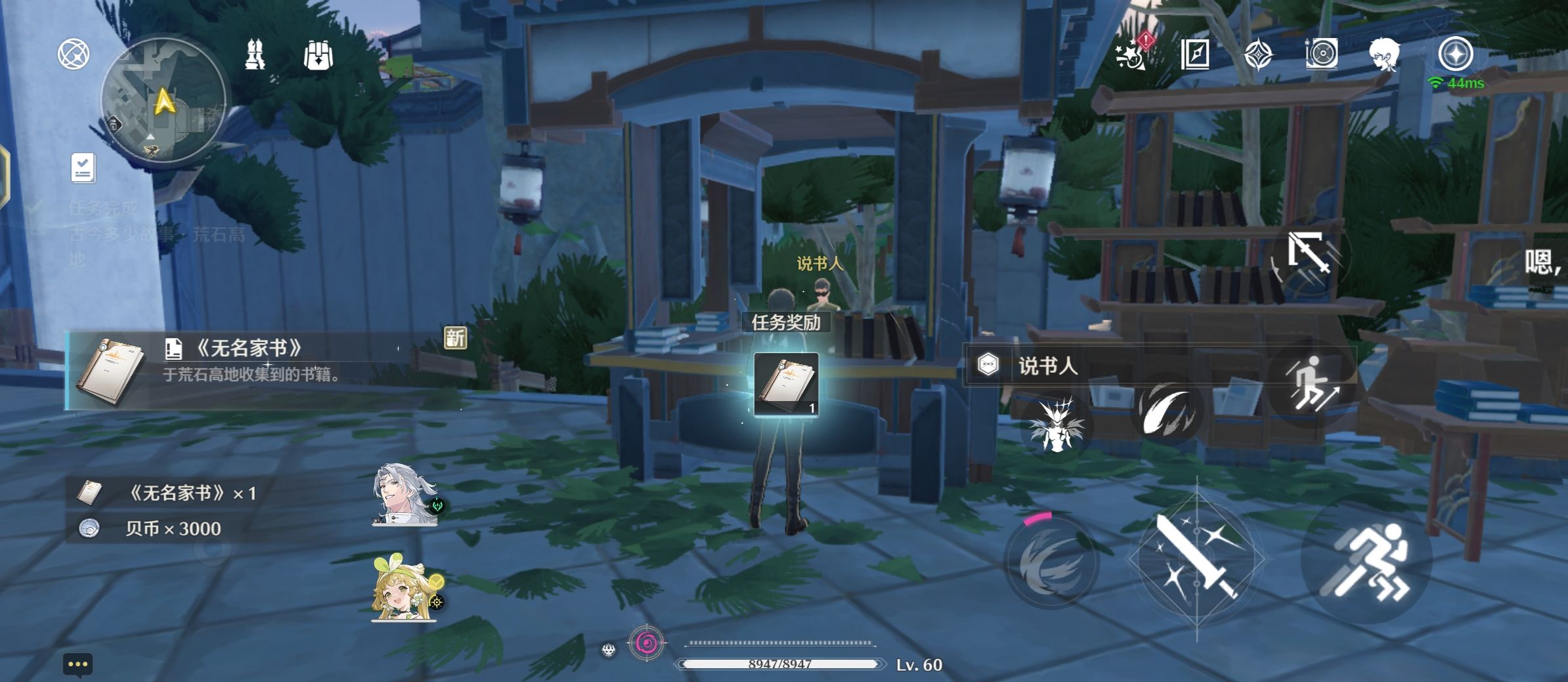View the 《无名家书》 new item notification

[263, 370]
